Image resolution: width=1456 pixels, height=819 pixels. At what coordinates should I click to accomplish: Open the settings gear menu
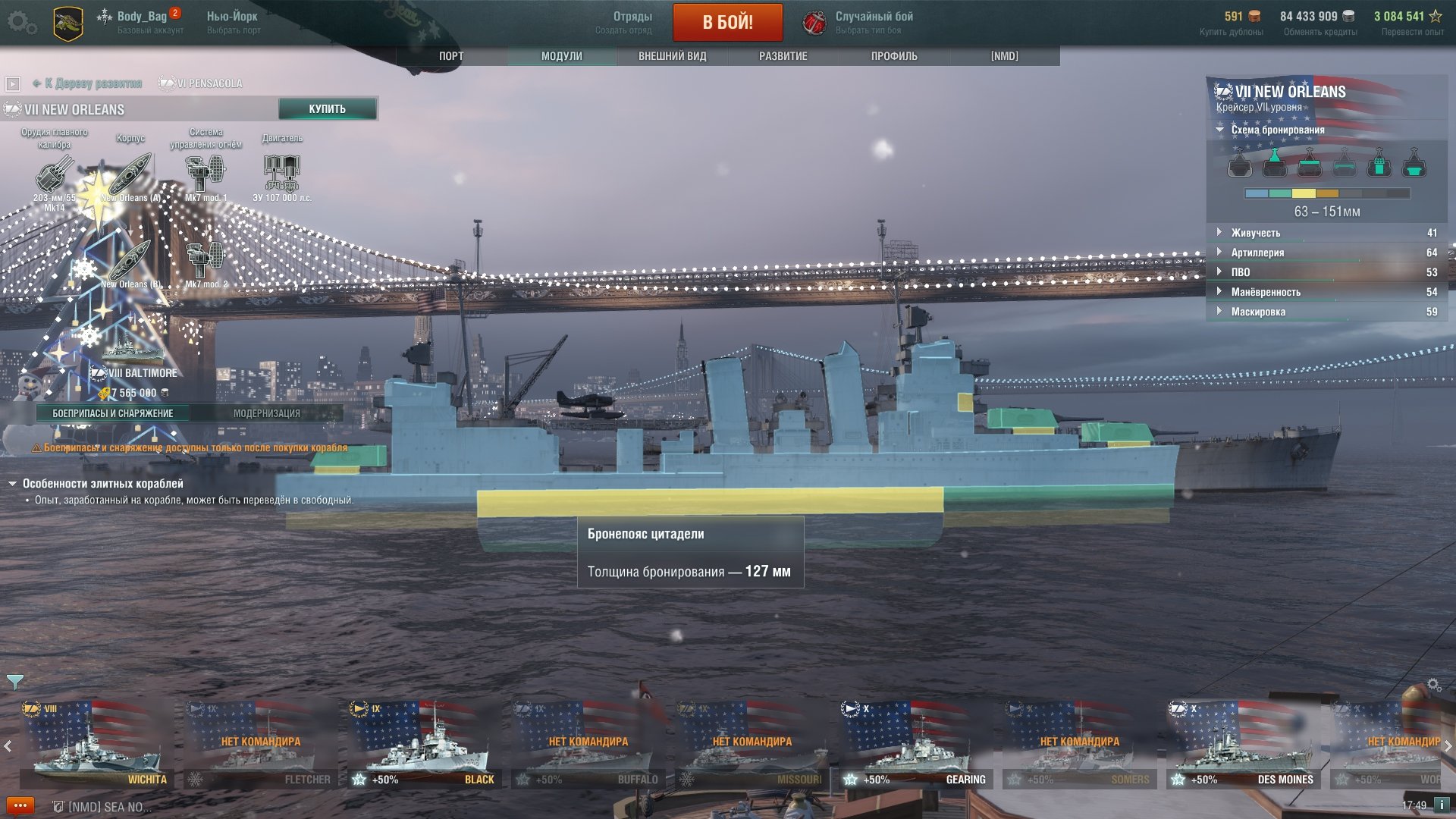click(x=21, y=22)
